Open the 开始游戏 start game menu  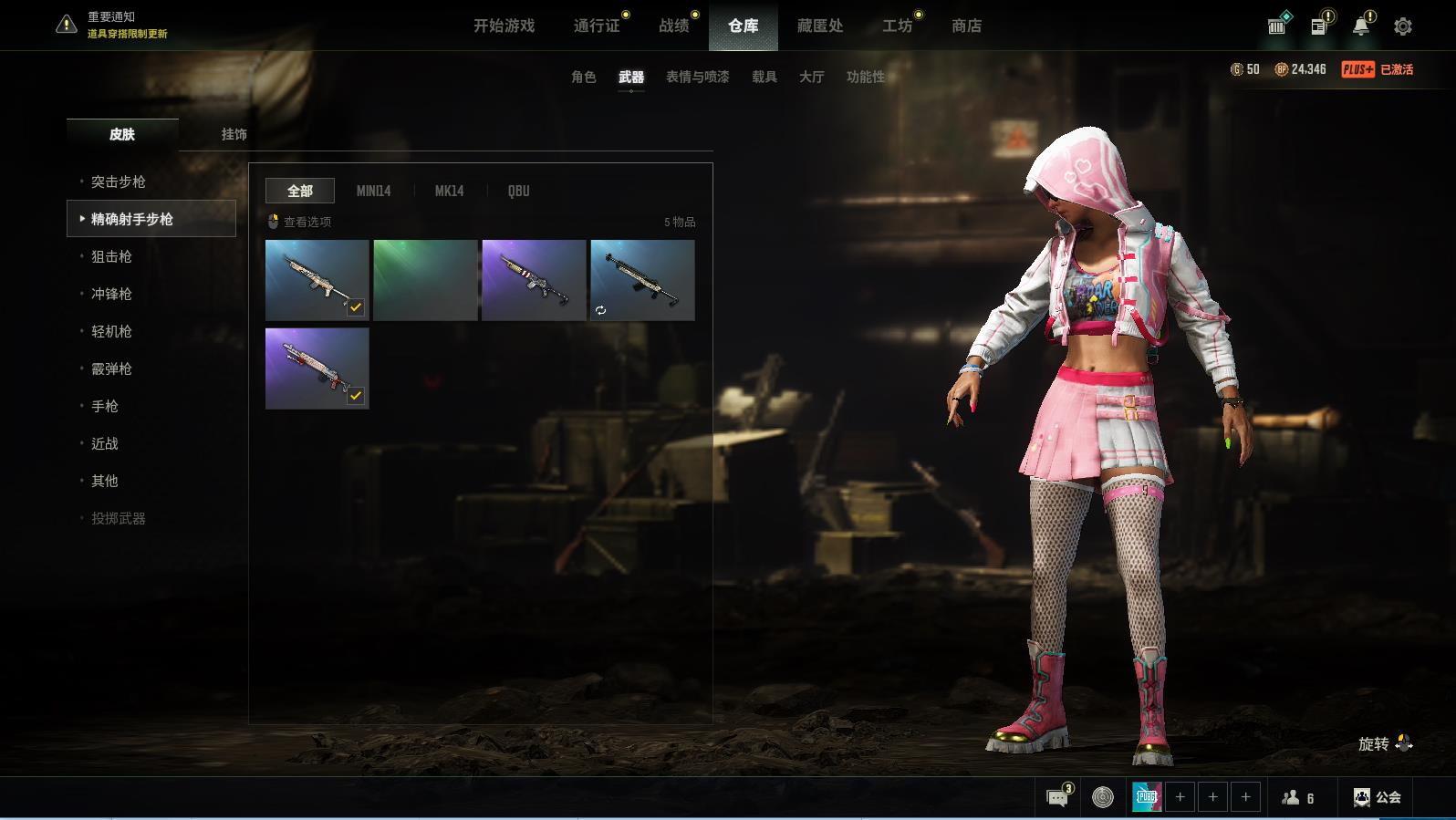pos(504,26)
